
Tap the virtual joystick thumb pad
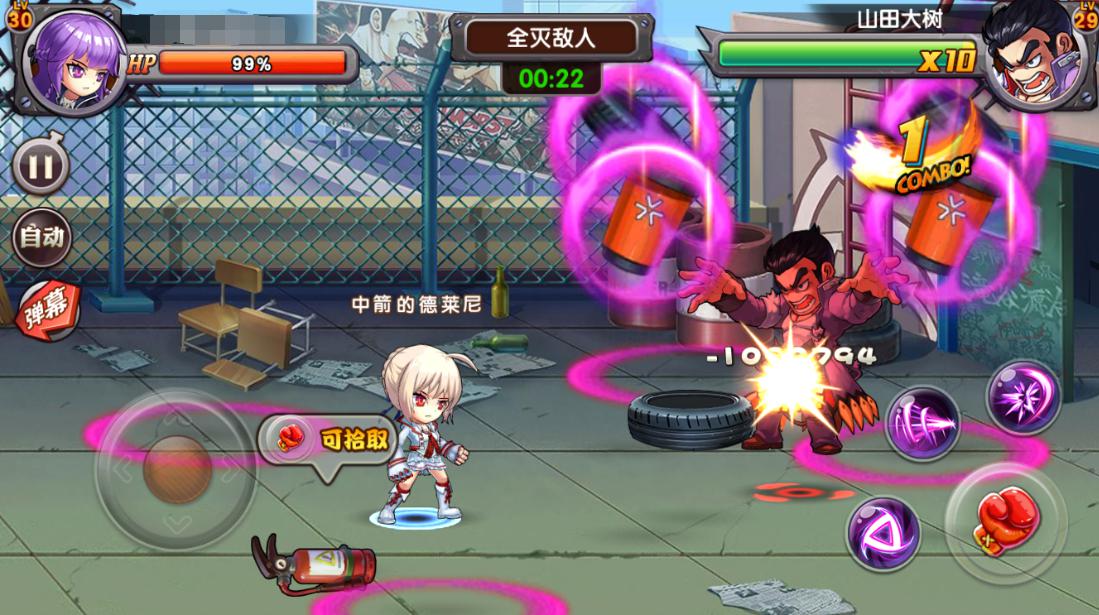click(177, 468)
